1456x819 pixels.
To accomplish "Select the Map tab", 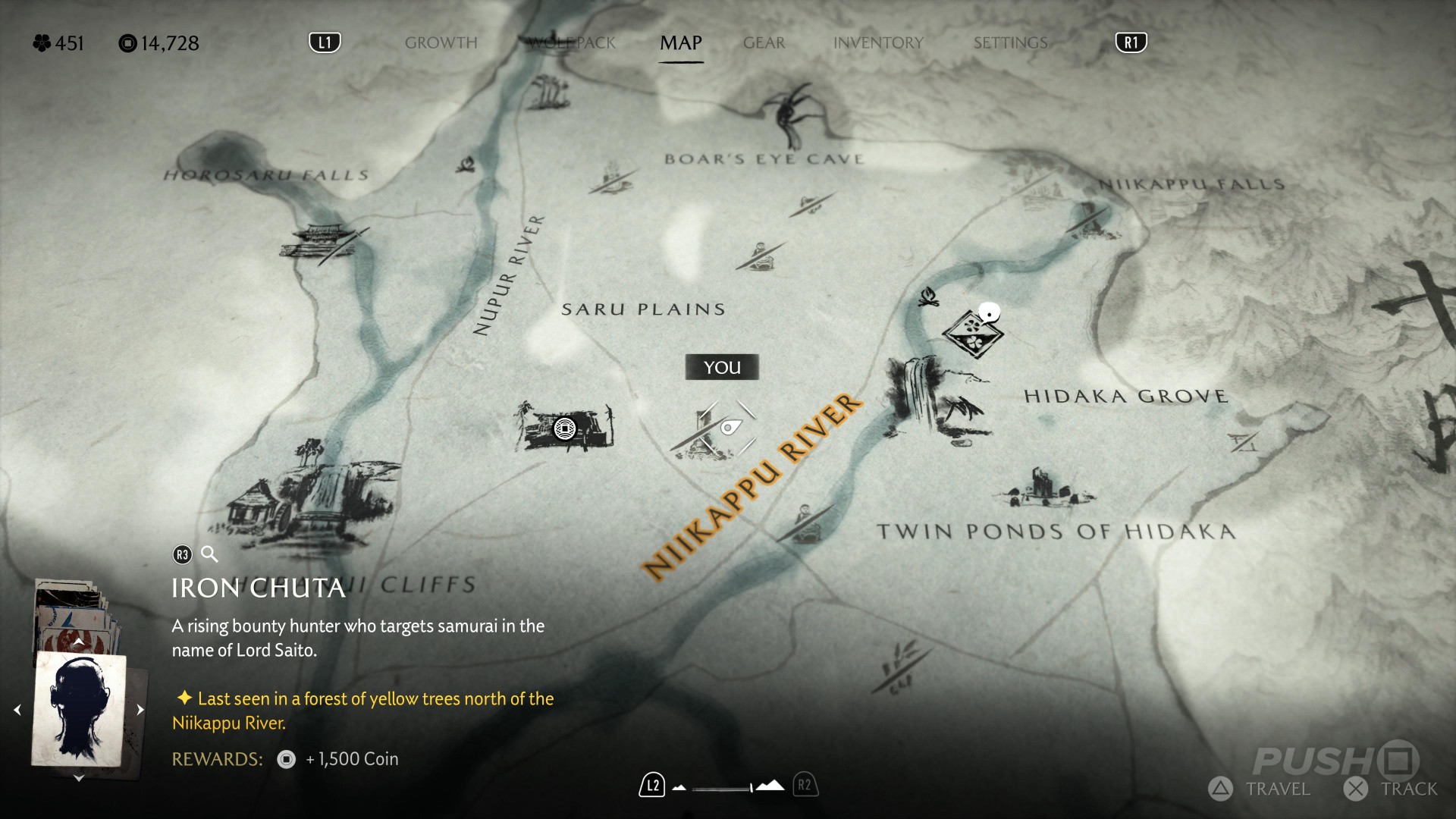I will click(680, 43).
